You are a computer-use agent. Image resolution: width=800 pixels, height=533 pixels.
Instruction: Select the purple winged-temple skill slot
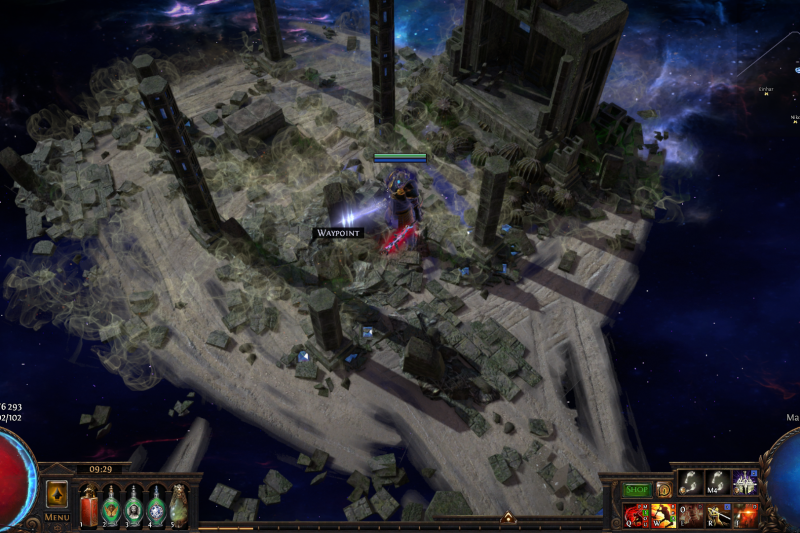pos(745,483)
